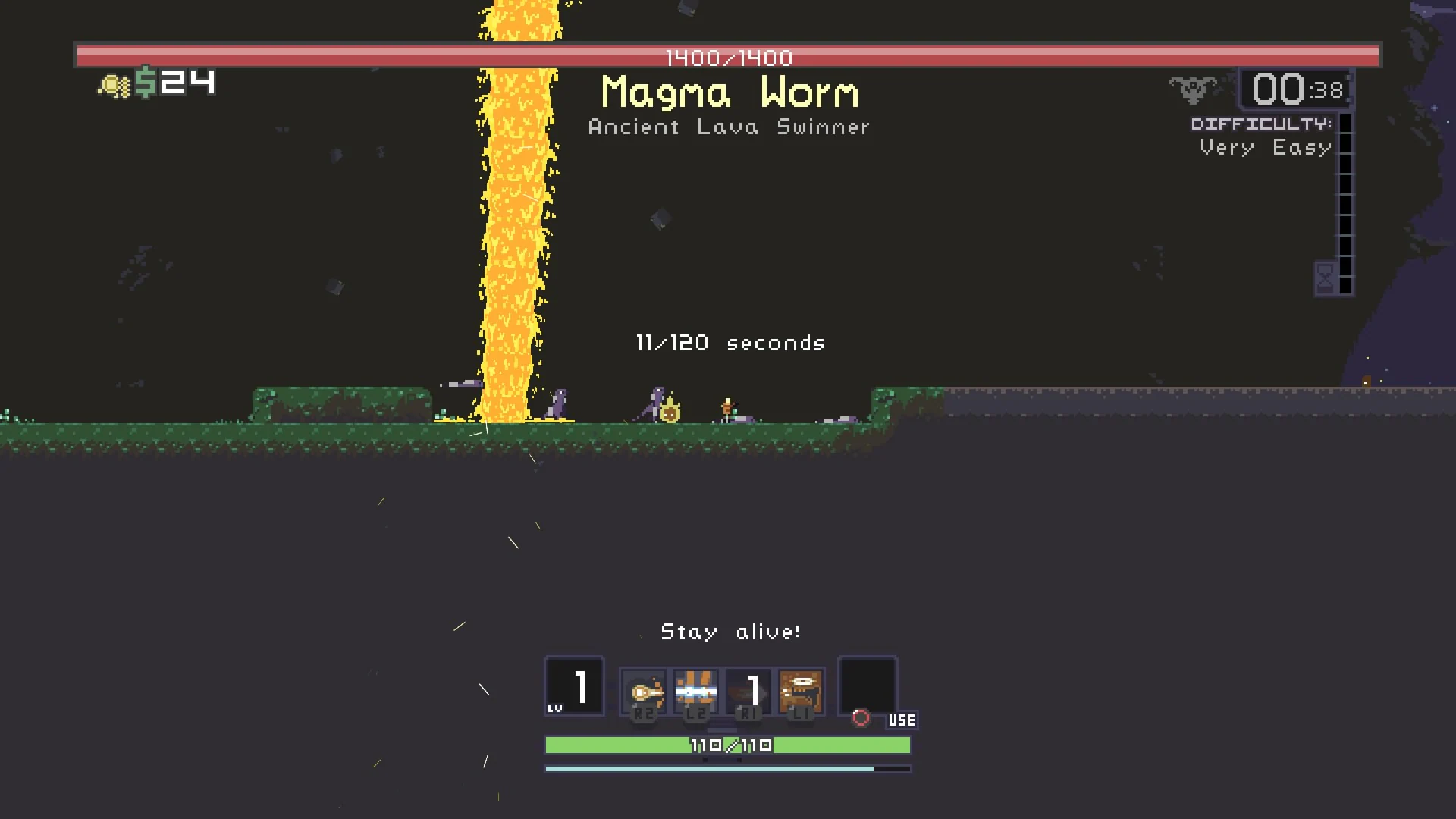Click the coin icon next to $24
The width and height of the screenshot is (1456, 819).
click(x=114, y=83)
